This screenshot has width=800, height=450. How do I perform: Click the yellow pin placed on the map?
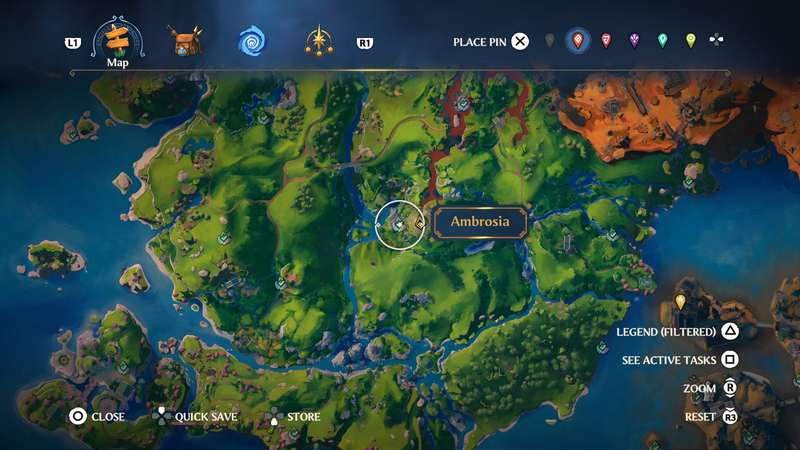coord(681,301)
